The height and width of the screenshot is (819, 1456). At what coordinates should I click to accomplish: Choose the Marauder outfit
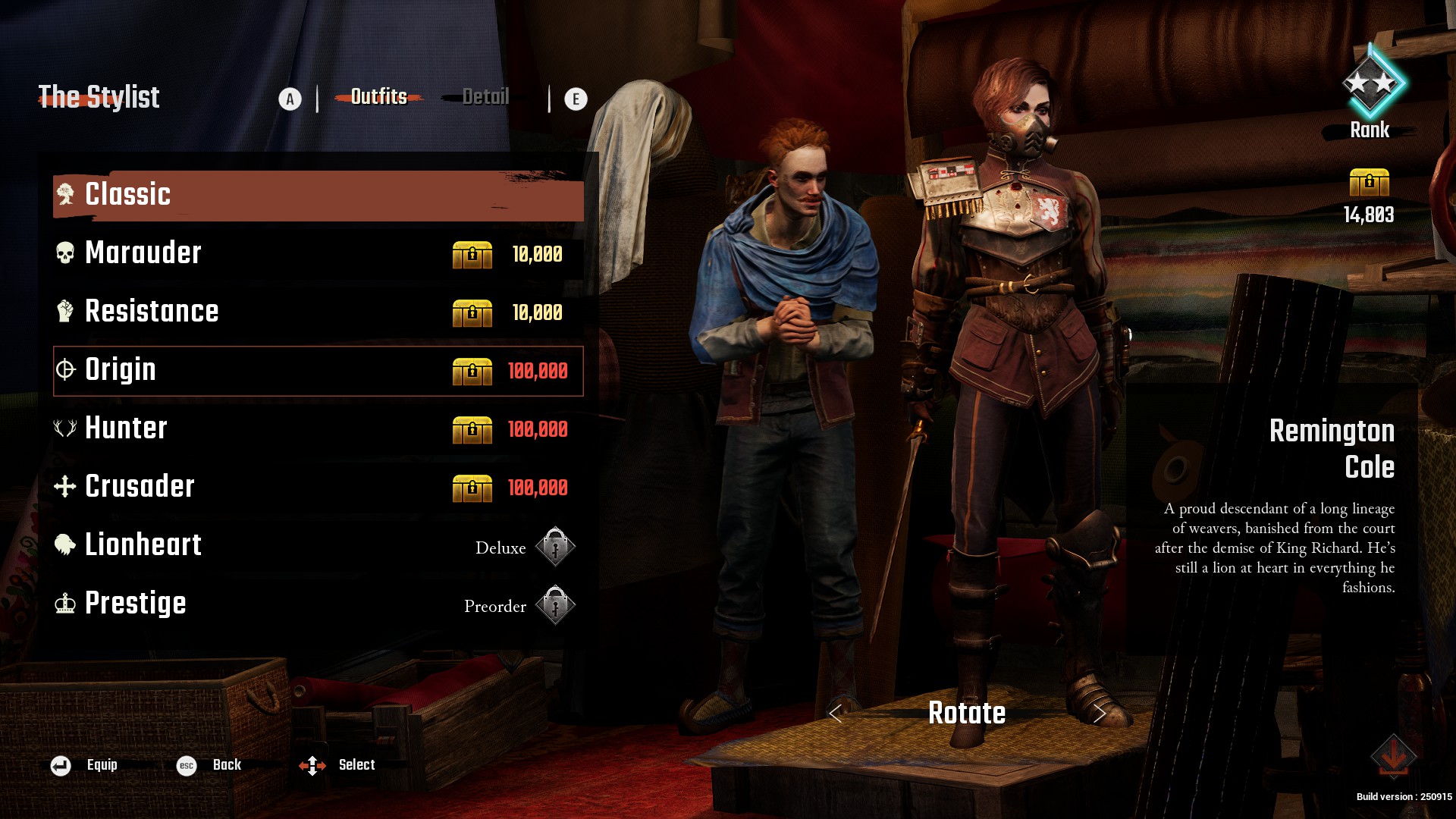(x=318, y=253)
